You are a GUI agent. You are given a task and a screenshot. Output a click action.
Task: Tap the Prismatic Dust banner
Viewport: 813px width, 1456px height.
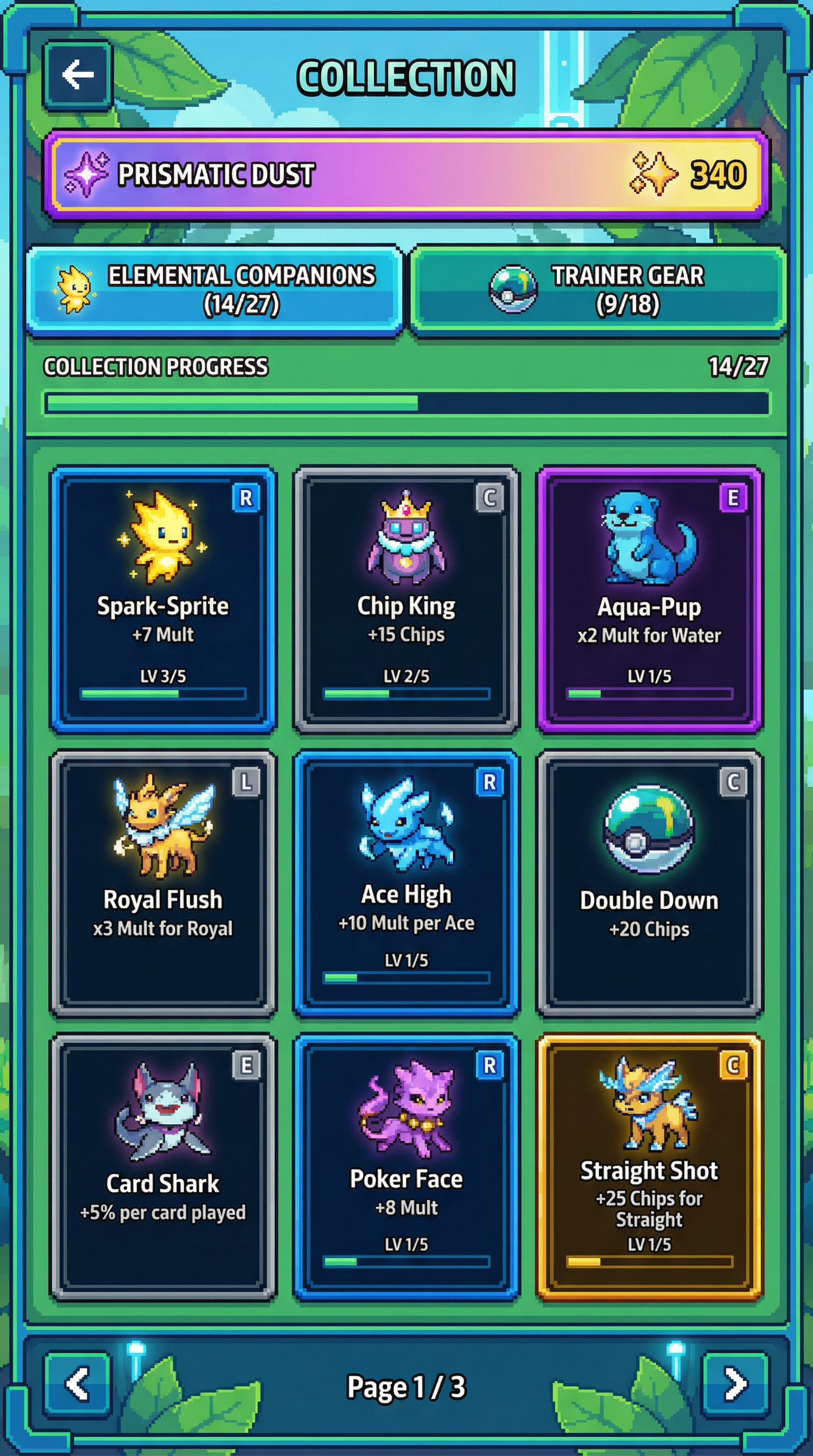(x=406, y=174)
